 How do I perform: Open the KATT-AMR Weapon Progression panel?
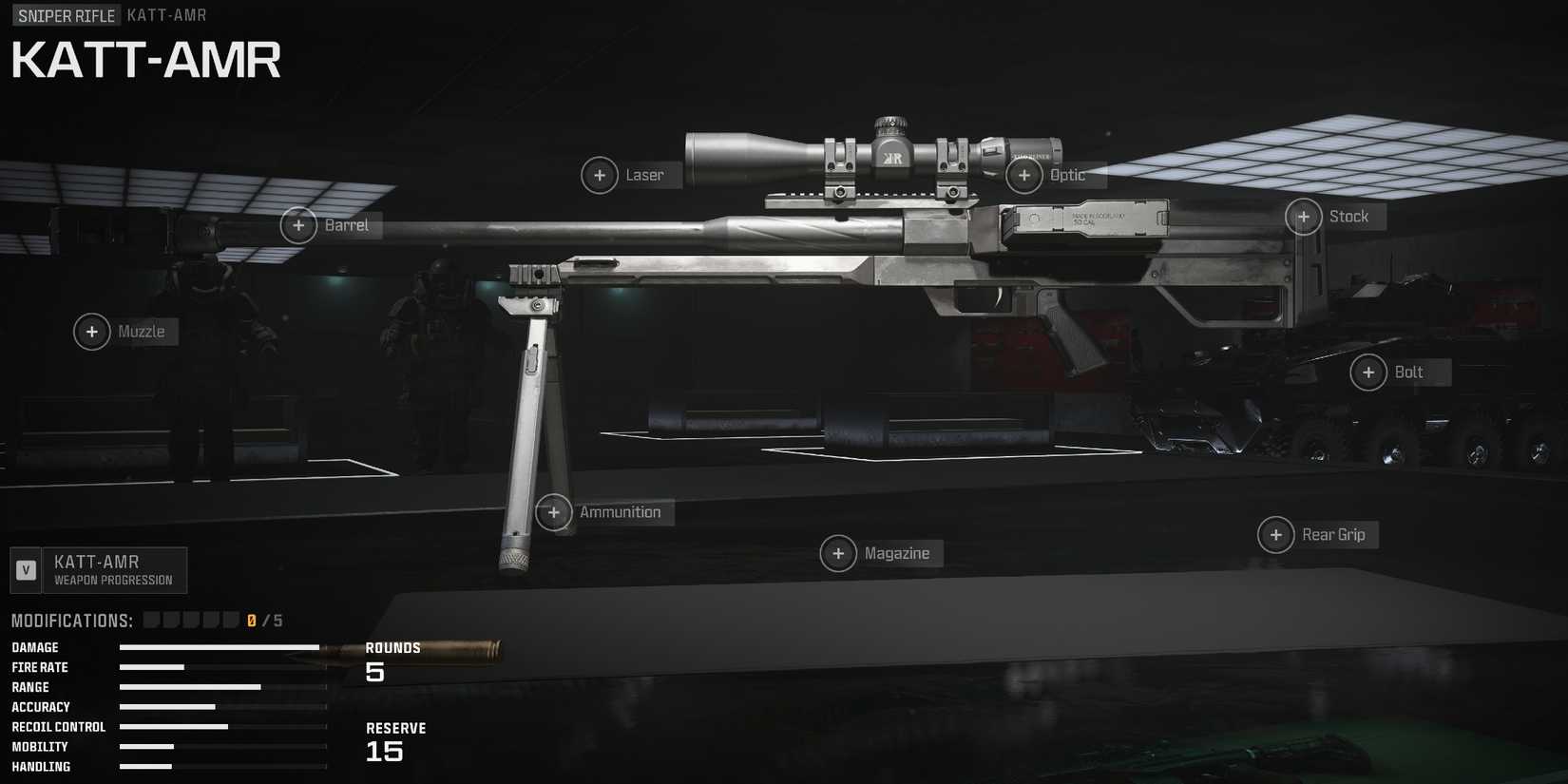pos(114,570)
